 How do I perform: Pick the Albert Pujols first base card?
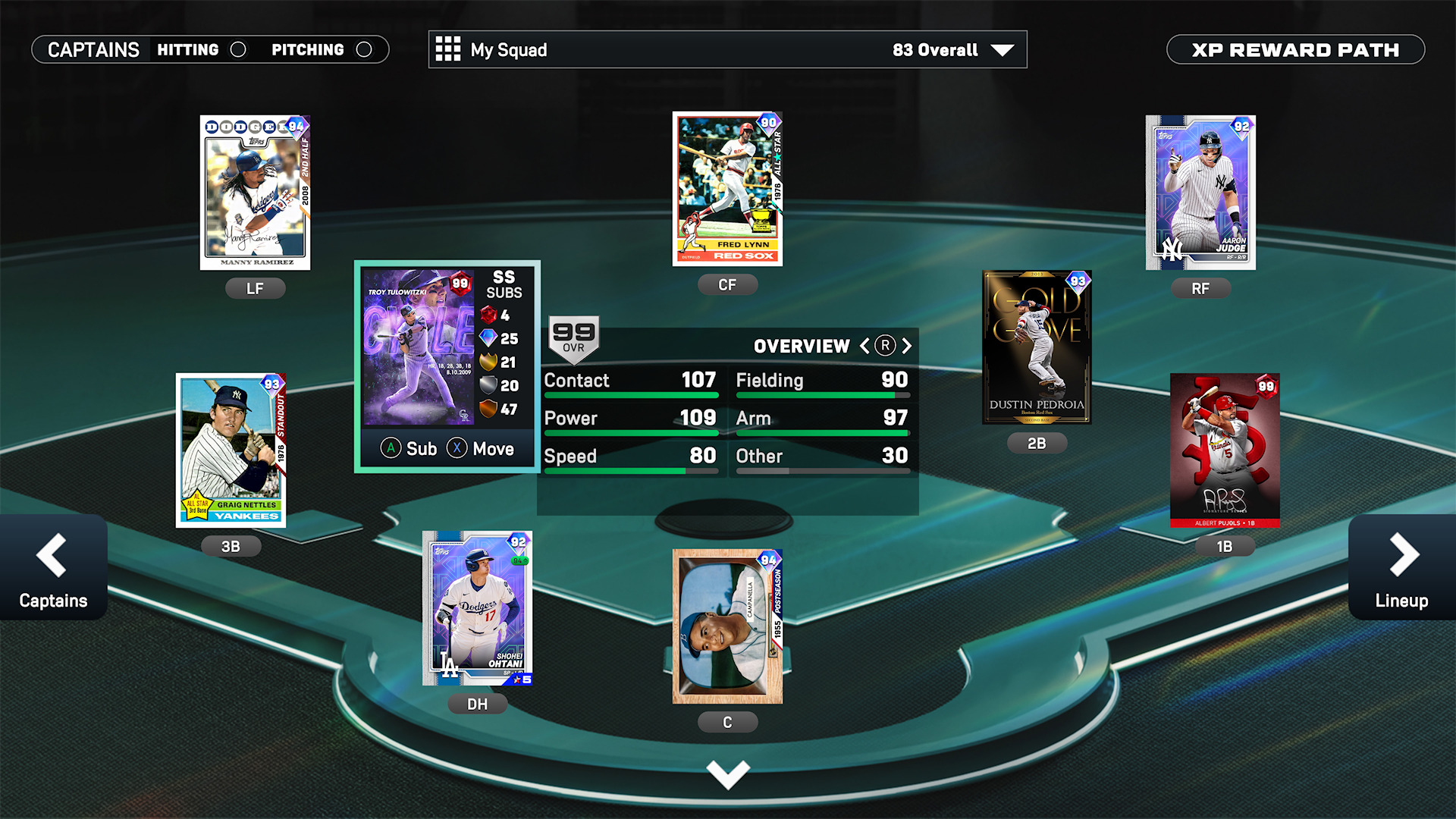pos(1225,450)
